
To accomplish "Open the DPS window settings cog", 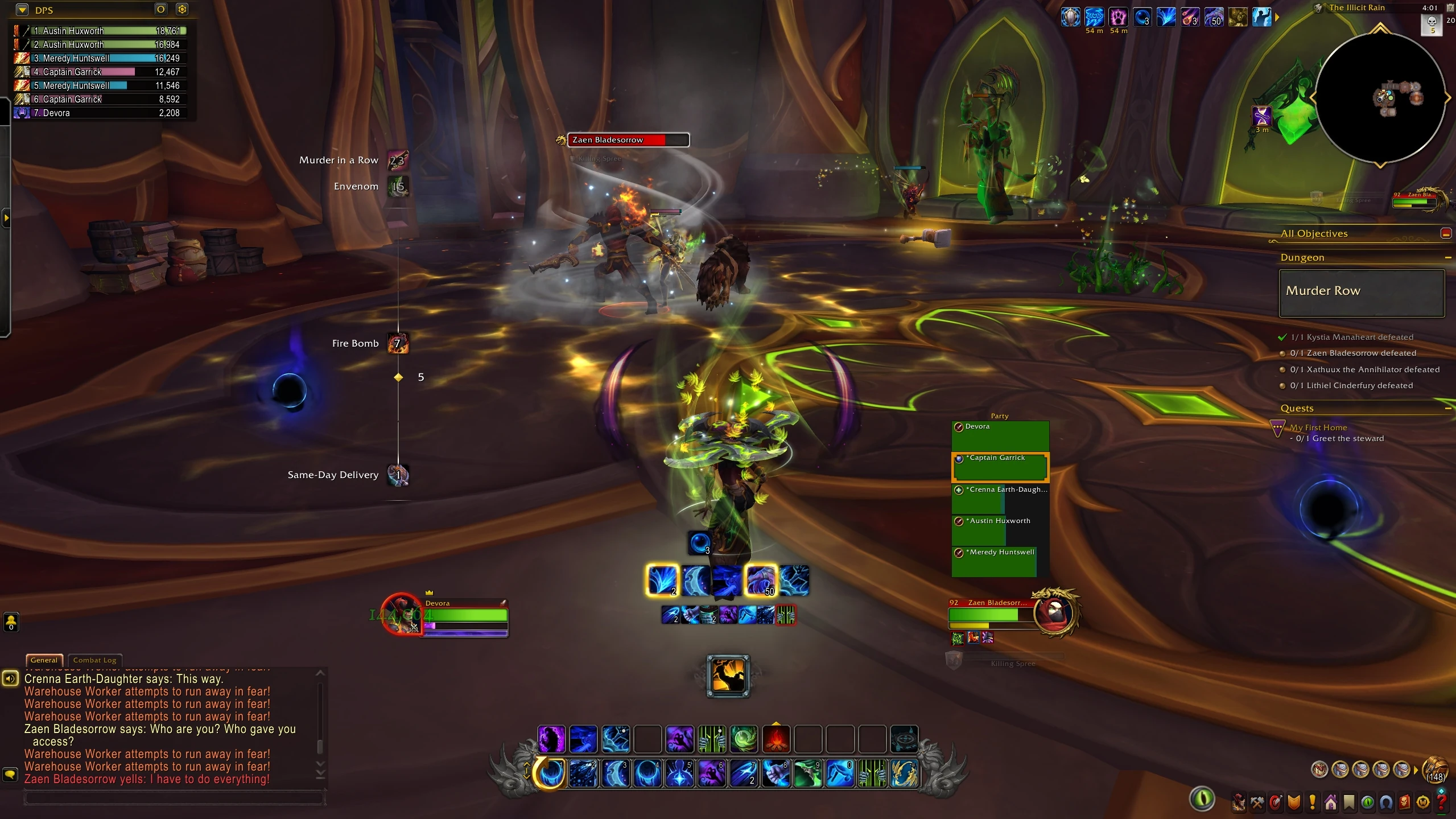I will point(183,9).
